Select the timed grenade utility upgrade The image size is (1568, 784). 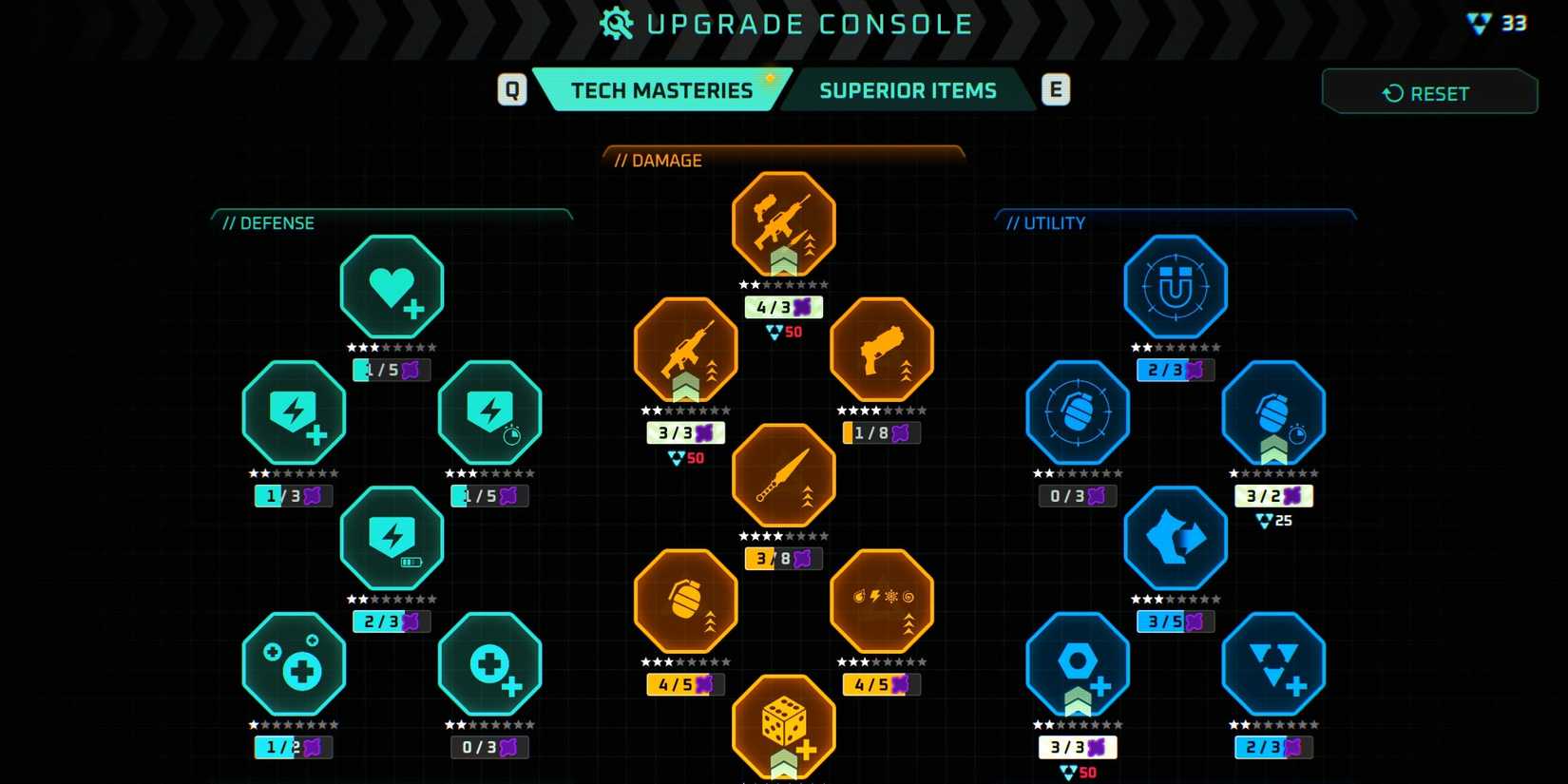1273,413
